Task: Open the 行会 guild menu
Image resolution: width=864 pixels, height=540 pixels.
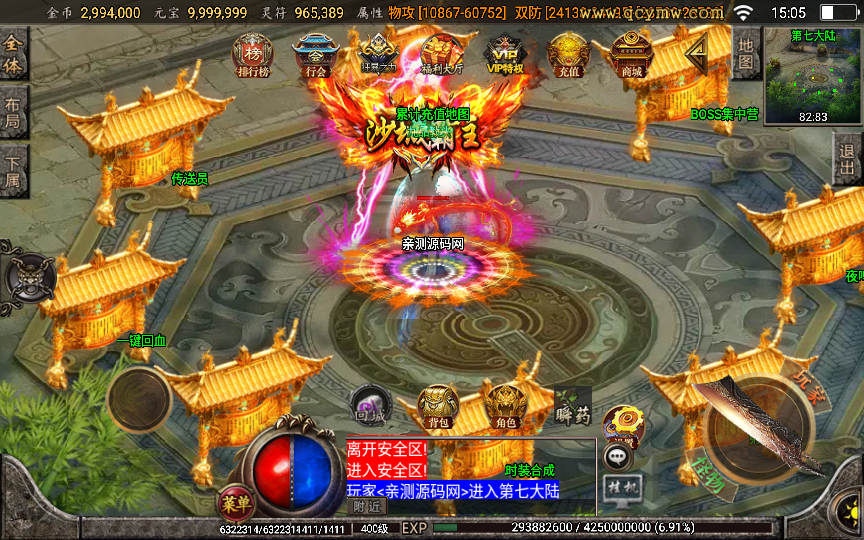Action: click(313, 55)
